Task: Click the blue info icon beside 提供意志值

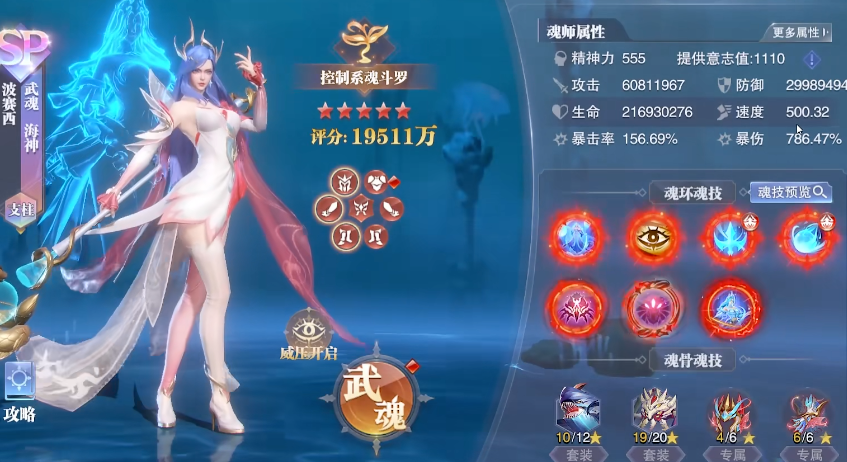Action: (x=811, y=59)
